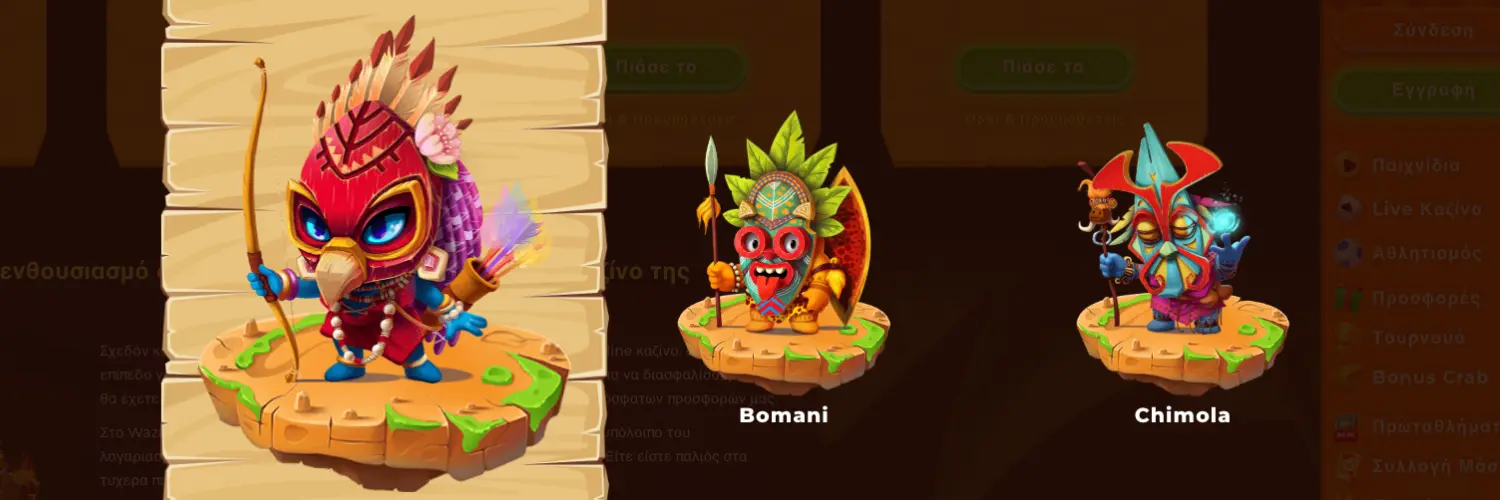Open the Τουρνουά tournaments entry
Image resolution: width=1500 pixels, height=500 pixels.
[1417, 337]
